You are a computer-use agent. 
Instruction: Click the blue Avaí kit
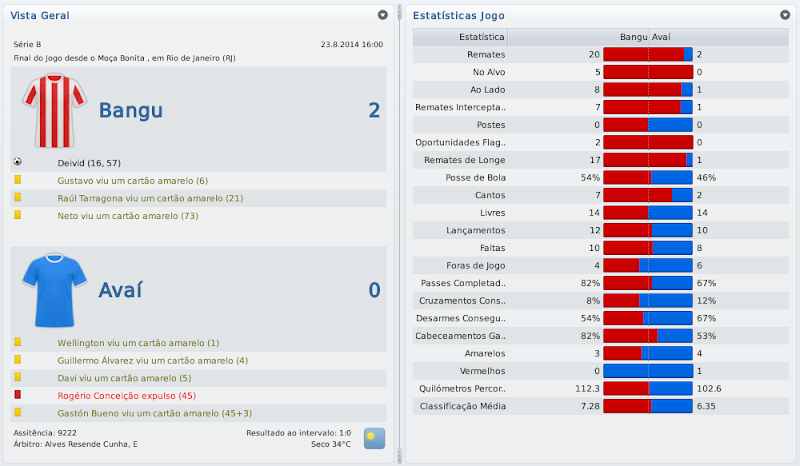point(50,288)
